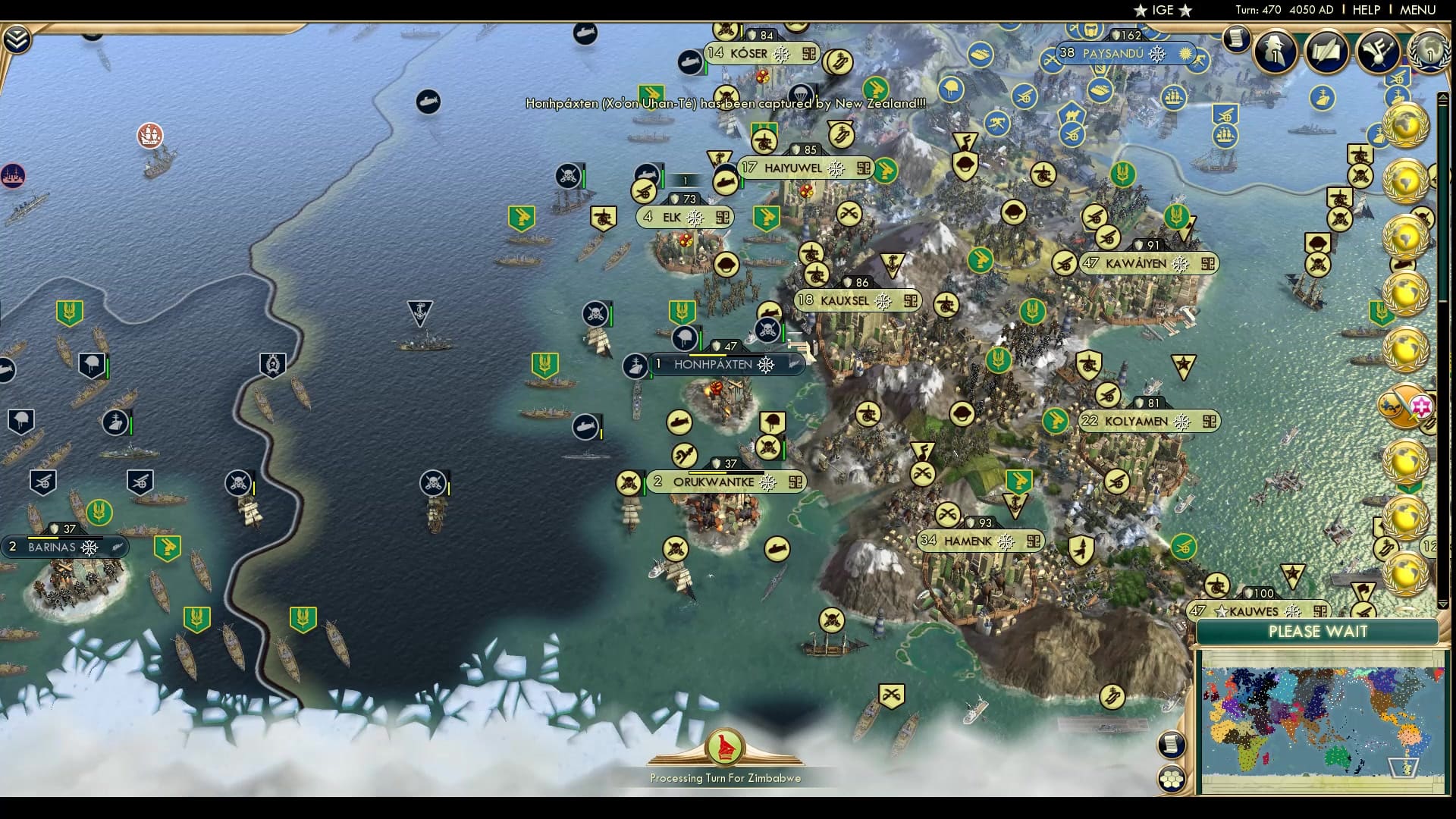The width and height of the screenshot is (1456, 819).
Task: Open the notification log scroll beside the minimap
Action: coord(1173,745)
